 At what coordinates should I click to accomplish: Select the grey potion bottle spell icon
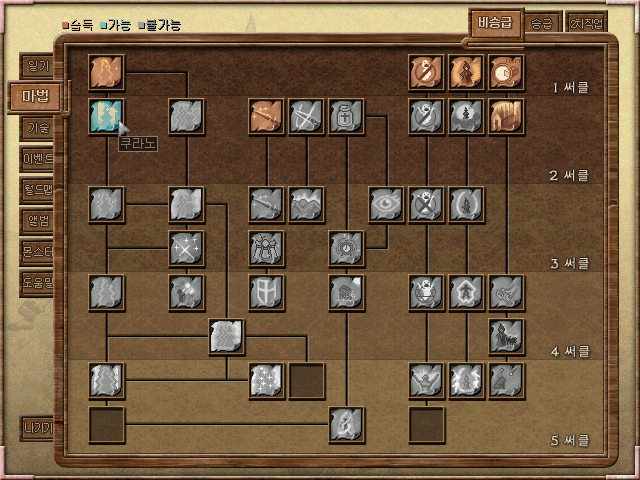point(347,117)
